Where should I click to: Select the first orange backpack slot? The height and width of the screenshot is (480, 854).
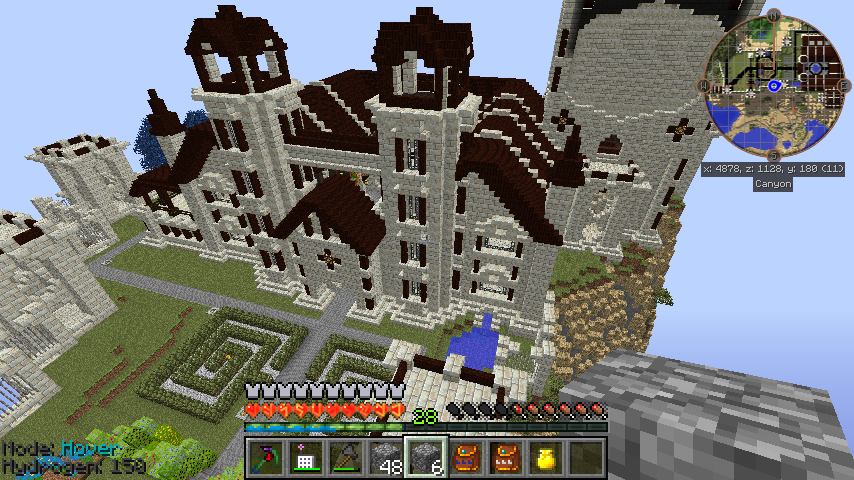(x=465, y=458)
